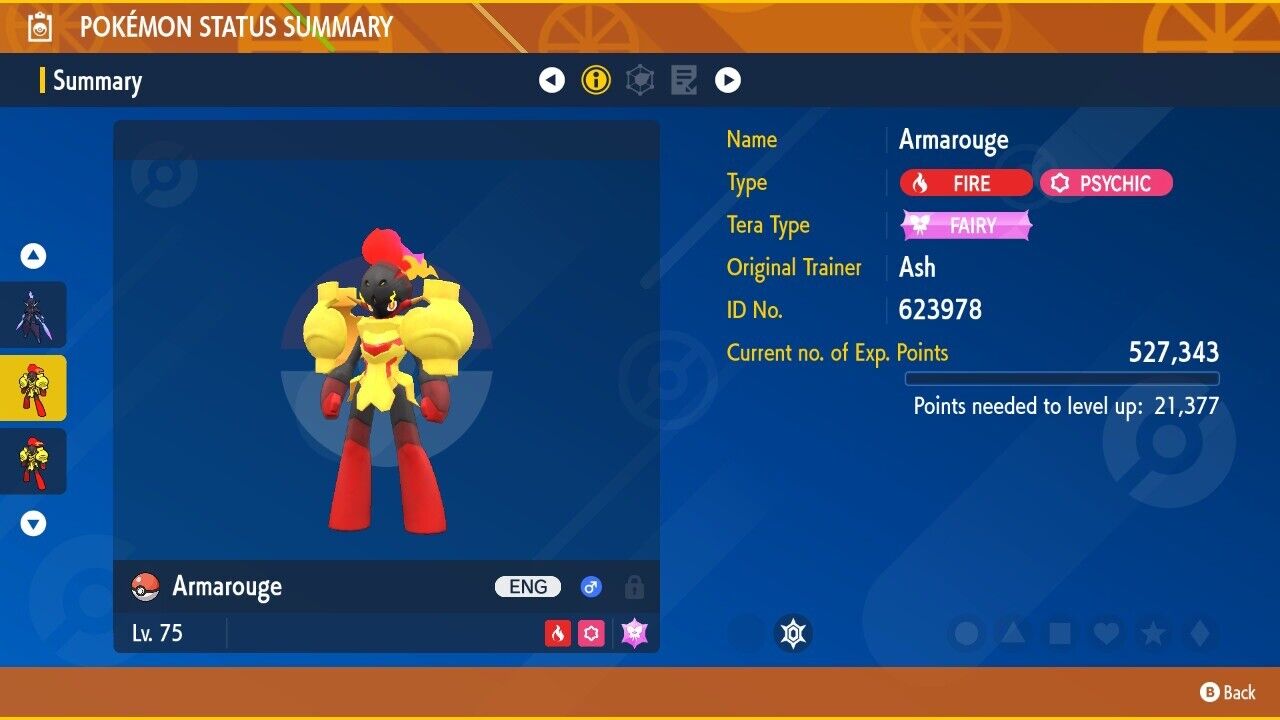Select the highlighted Armarouge thumbnail
Screen dimensions: 1280x720
click(33, 388)
